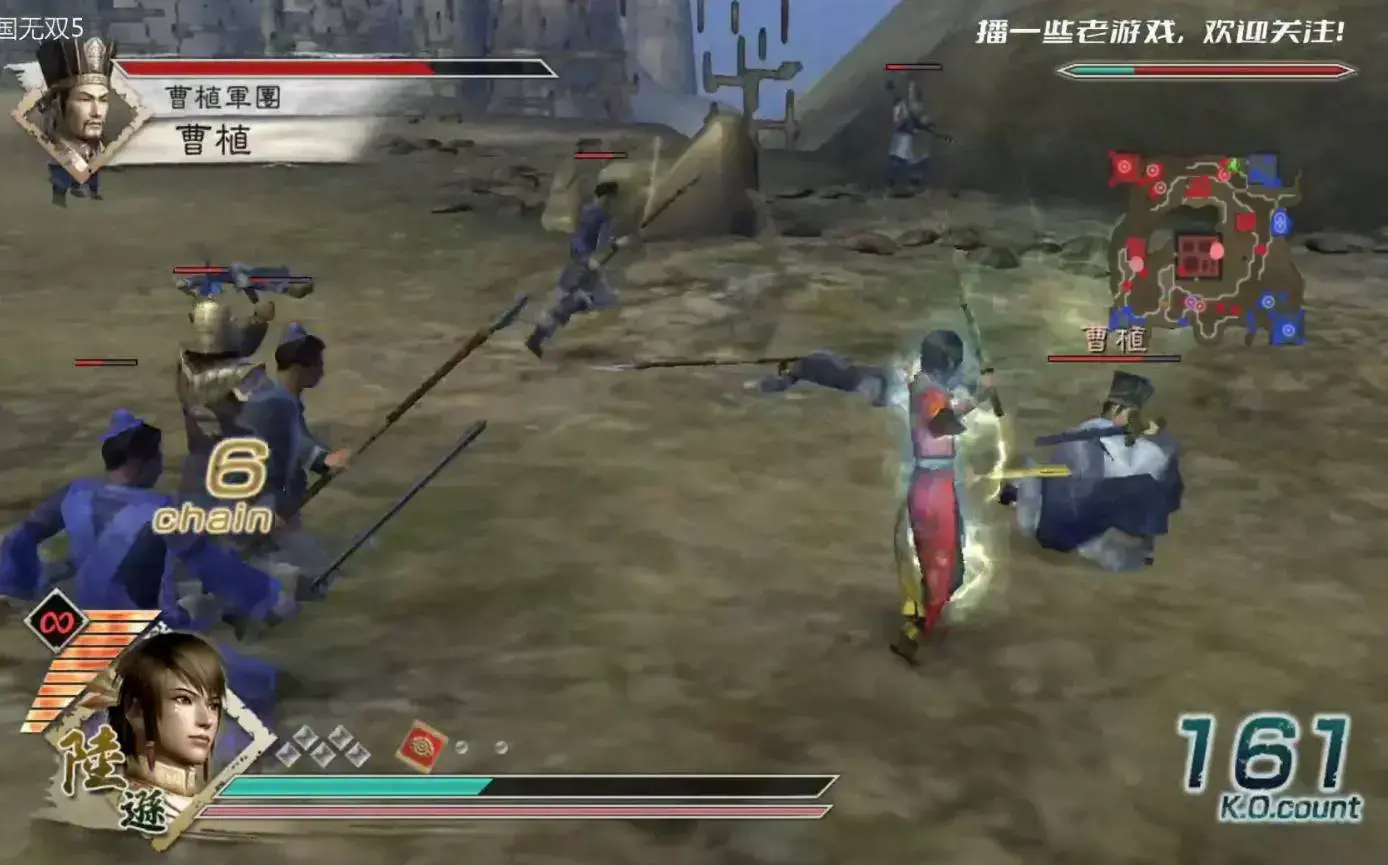Click the battlefield minimap
Image resolution: width=1388 pixels, height=865 pixels.
tap(1206, 249)
